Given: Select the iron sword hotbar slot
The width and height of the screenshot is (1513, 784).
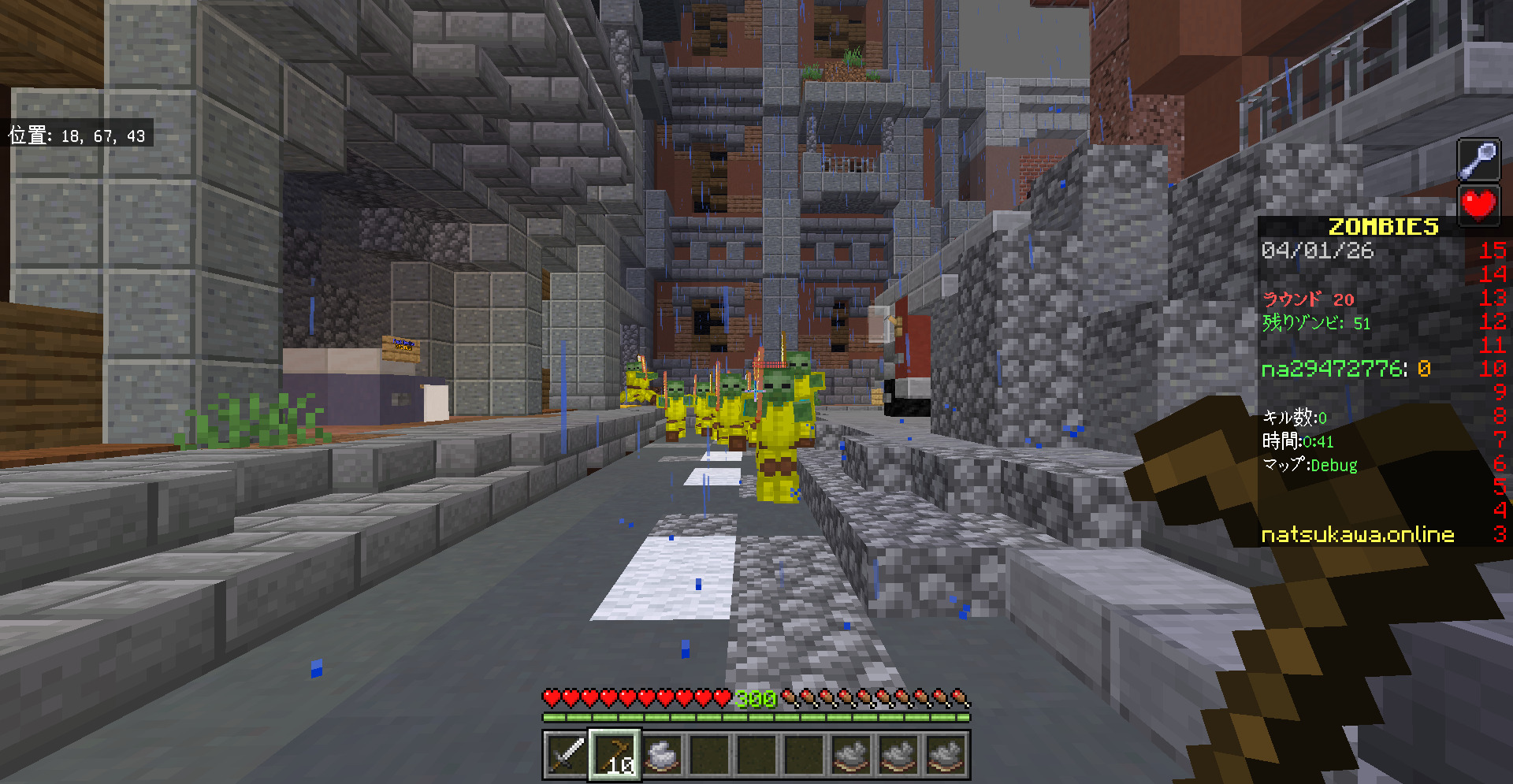Looking at the screenshot, I should (x=567, y=755).
